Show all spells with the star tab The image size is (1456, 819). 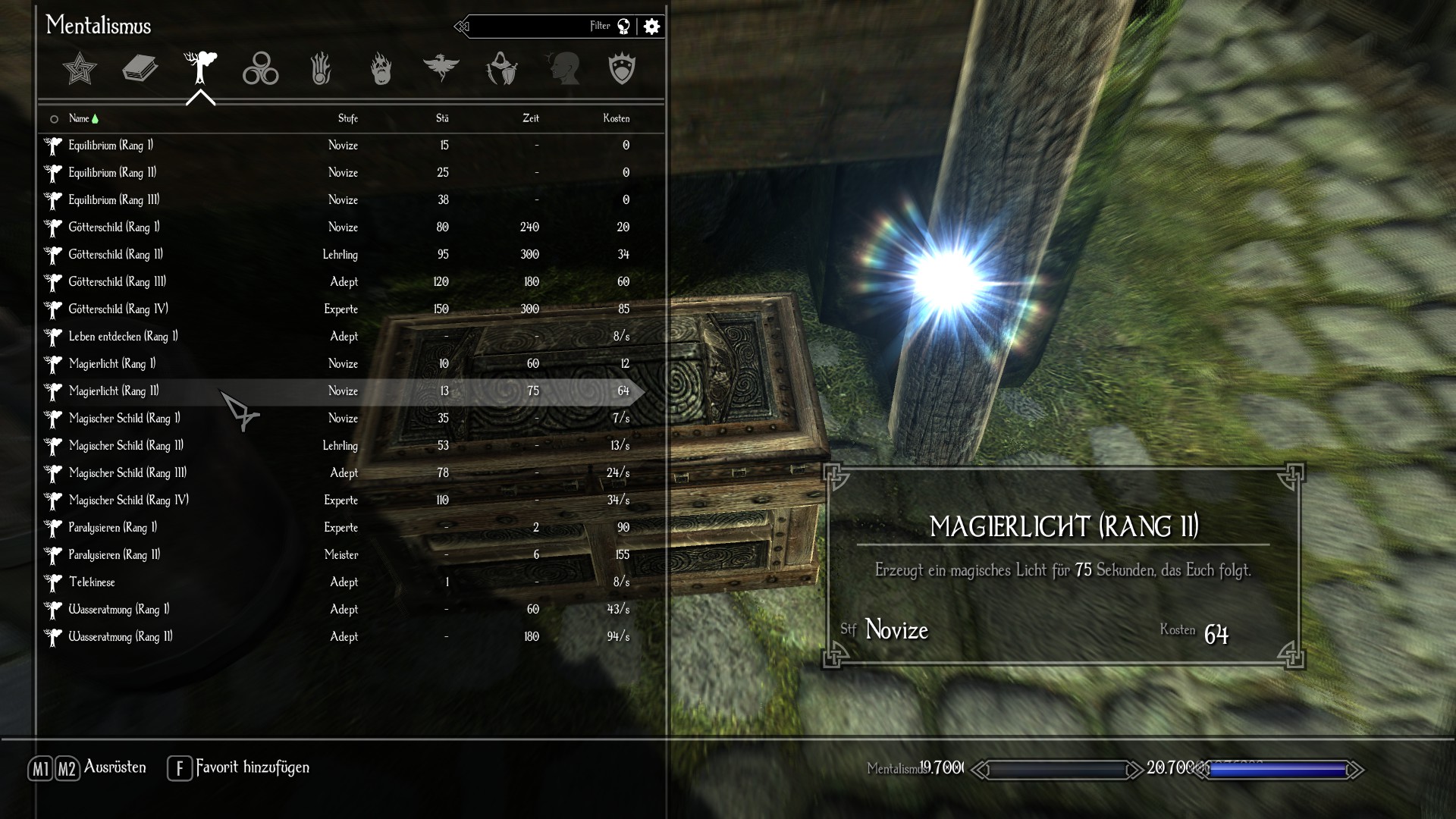(80, 69)
